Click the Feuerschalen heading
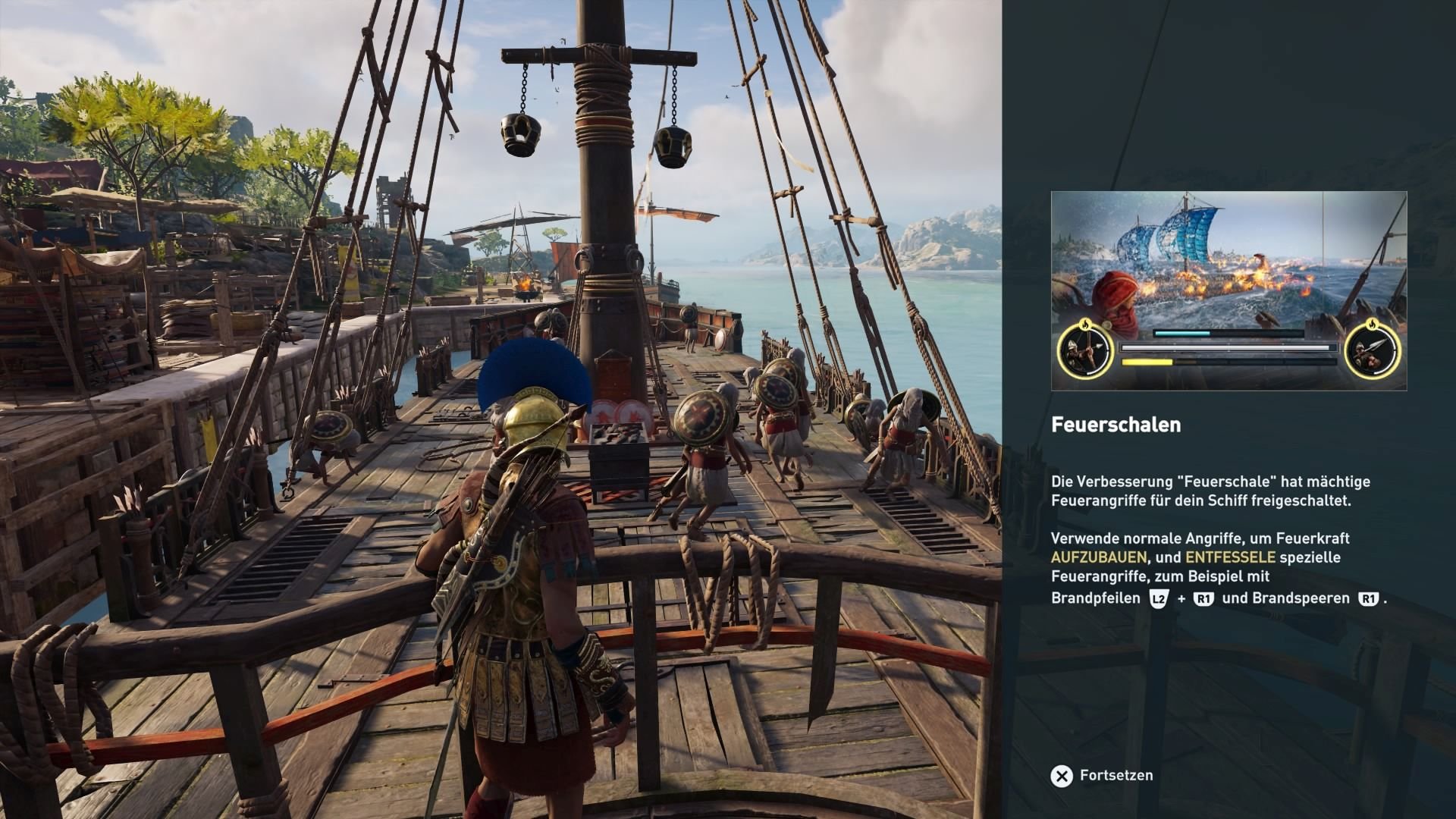Image resolution: width=1456 pixels, height=819 pixels. coord(1116,426)
